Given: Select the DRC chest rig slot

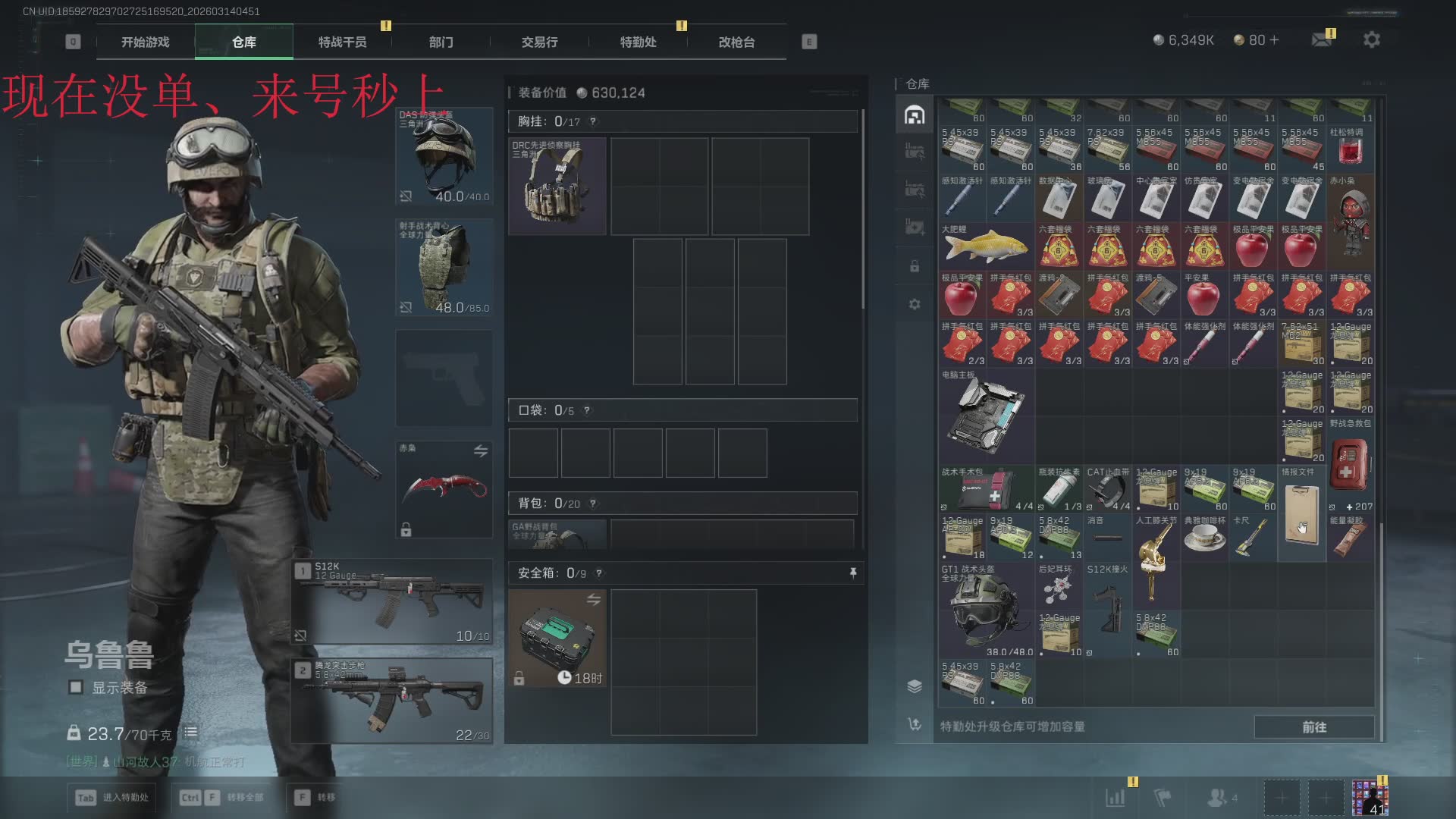Looking at the screenshot, I should [557, 187].
